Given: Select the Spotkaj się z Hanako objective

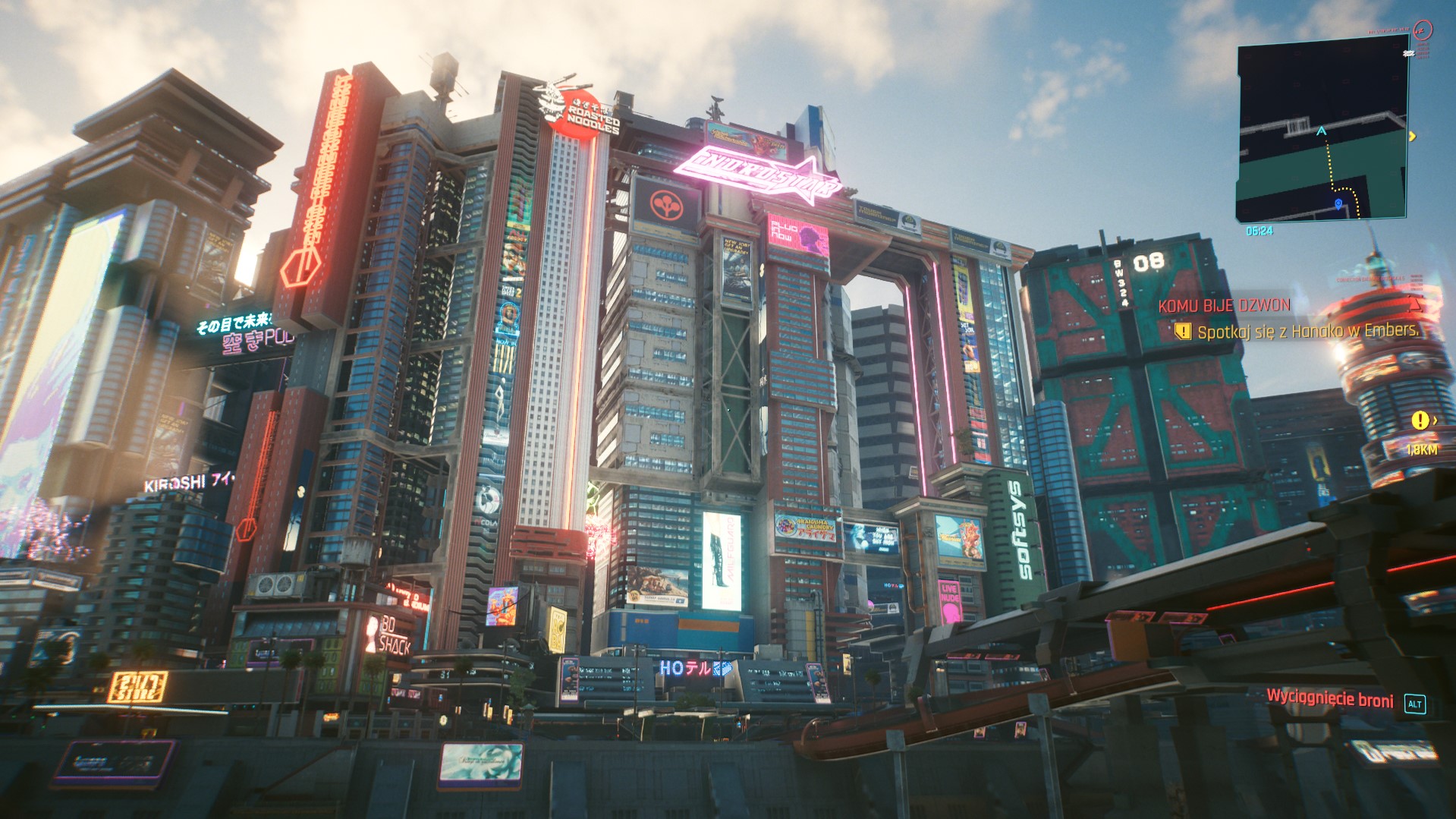Looking at the screenshot, I should [x=1307, y=331].
